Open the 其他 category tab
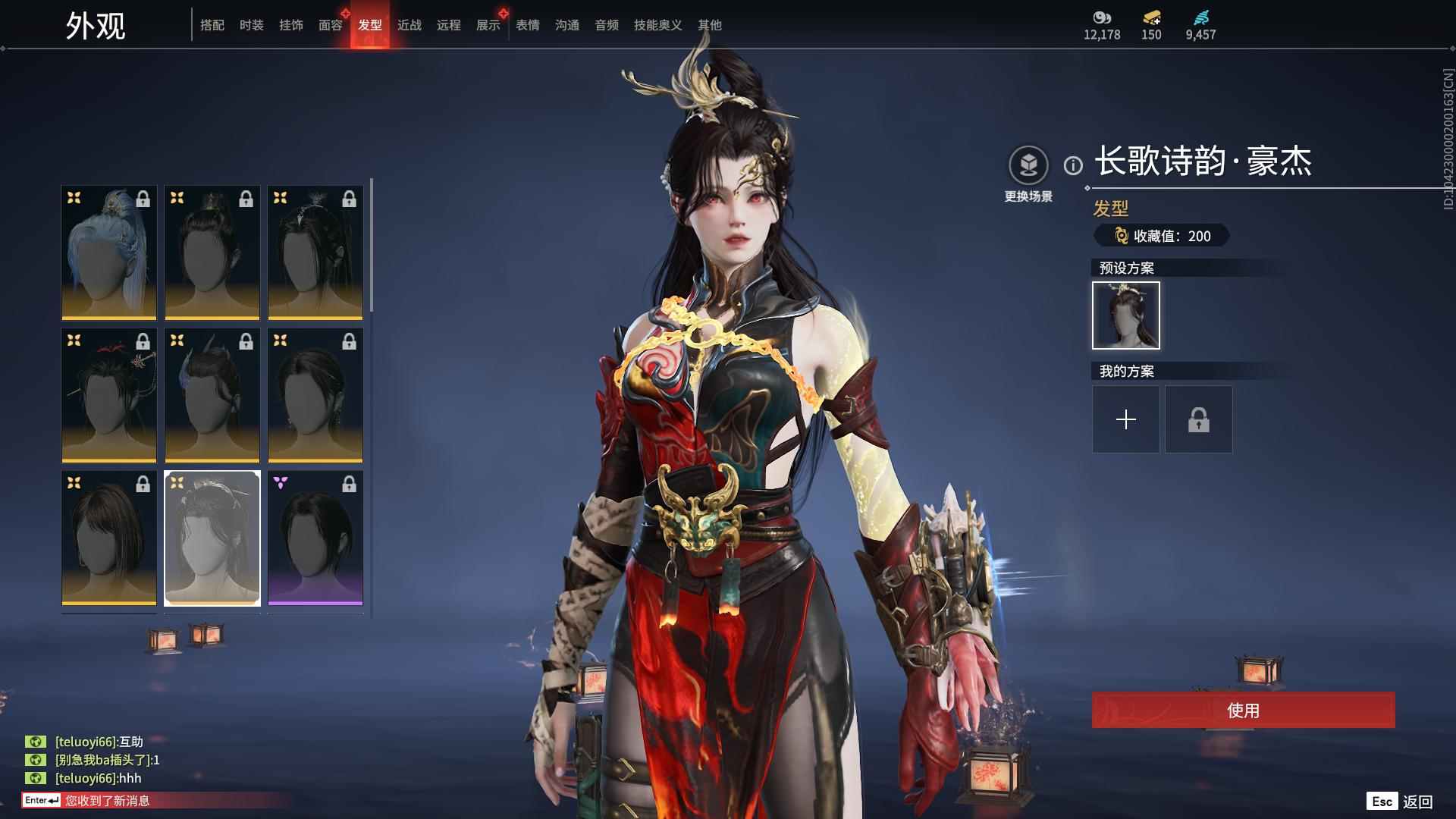The image size is (1456, 819). click(711, 25)
